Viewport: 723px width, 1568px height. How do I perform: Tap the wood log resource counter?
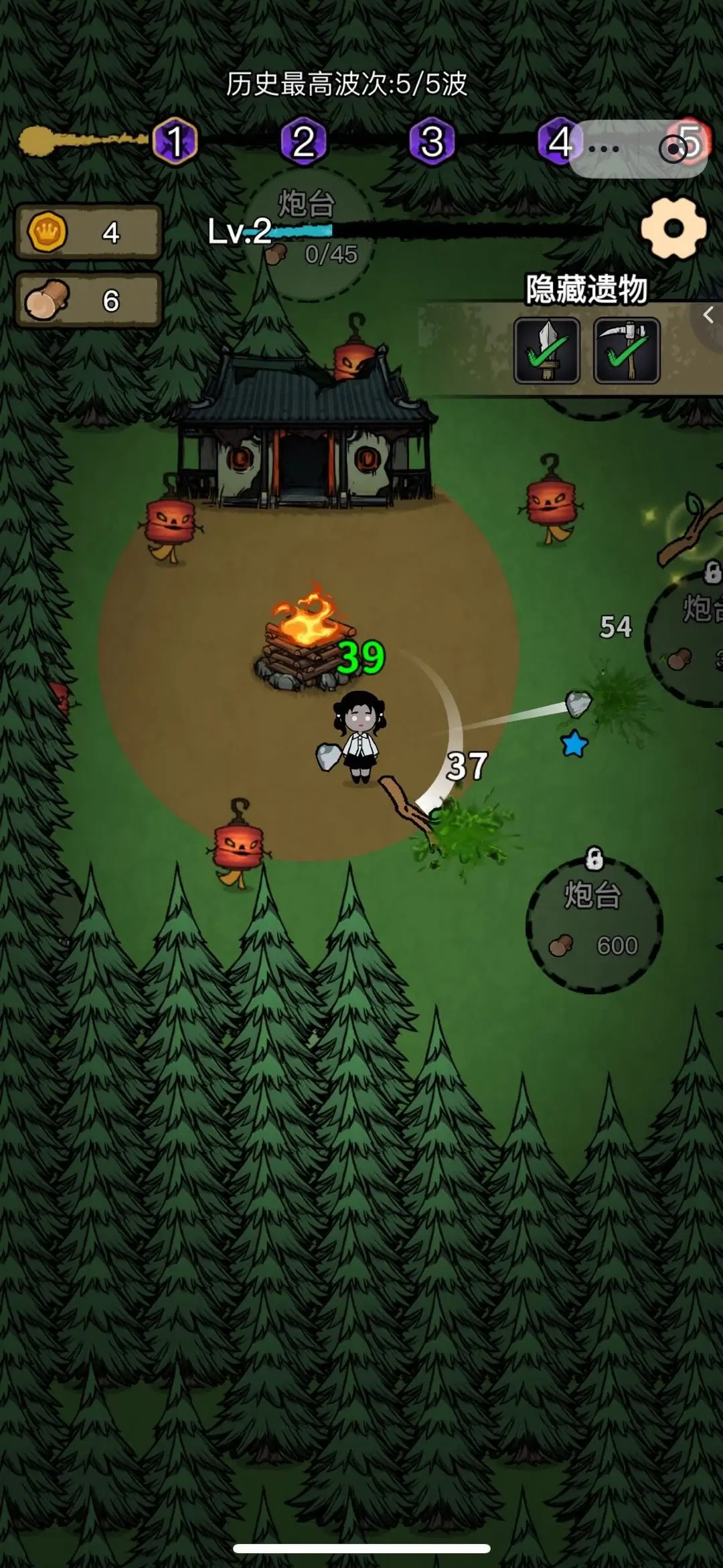point(88,301)
